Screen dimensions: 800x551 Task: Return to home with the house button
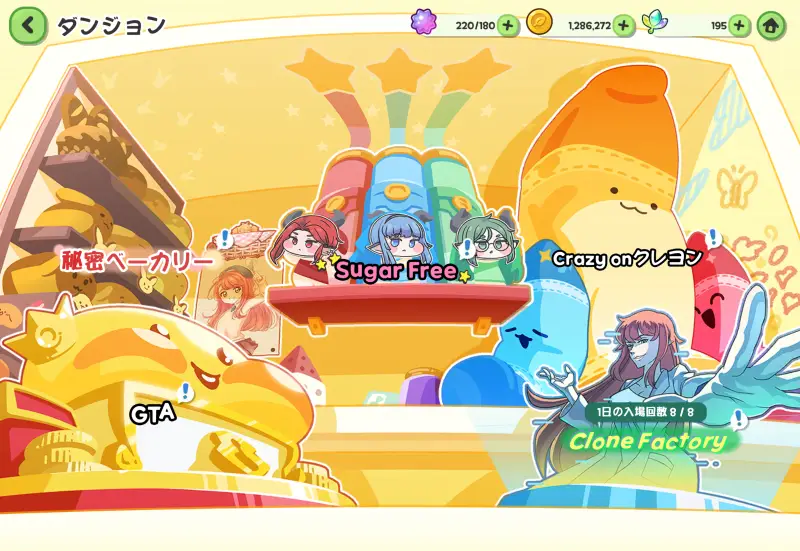(x=771, y=25)
